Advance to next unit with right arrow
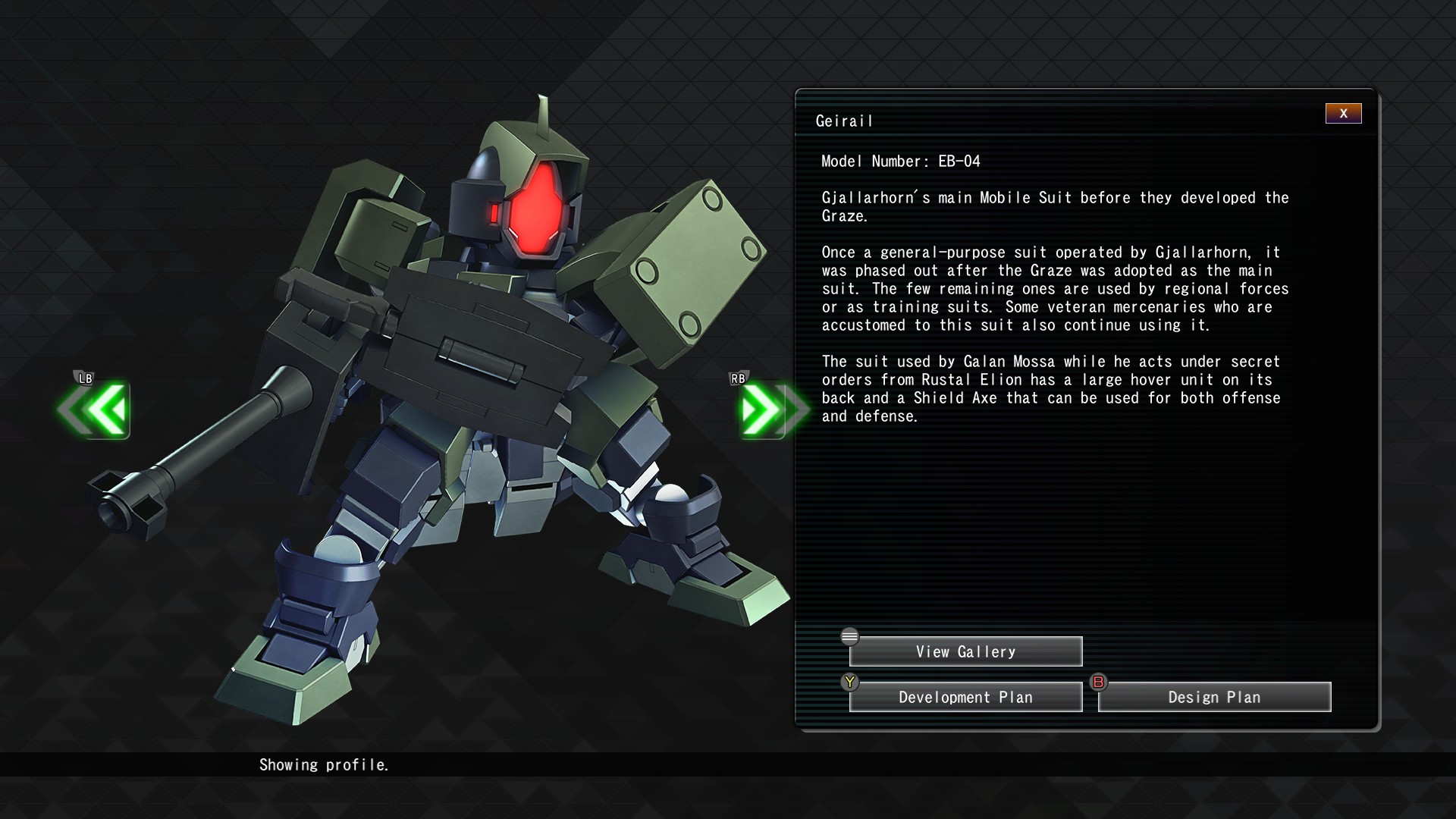The height and width of the screenshot is (819, 1456). (766, 409)
